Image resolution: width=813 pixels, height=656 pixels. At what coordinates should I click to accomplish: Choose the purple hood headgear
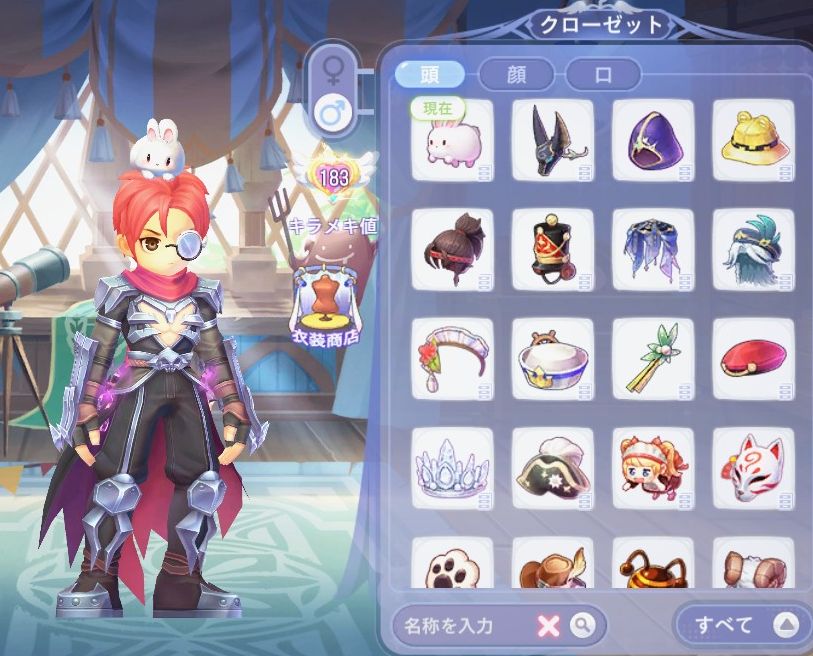[x=652, y=141]
